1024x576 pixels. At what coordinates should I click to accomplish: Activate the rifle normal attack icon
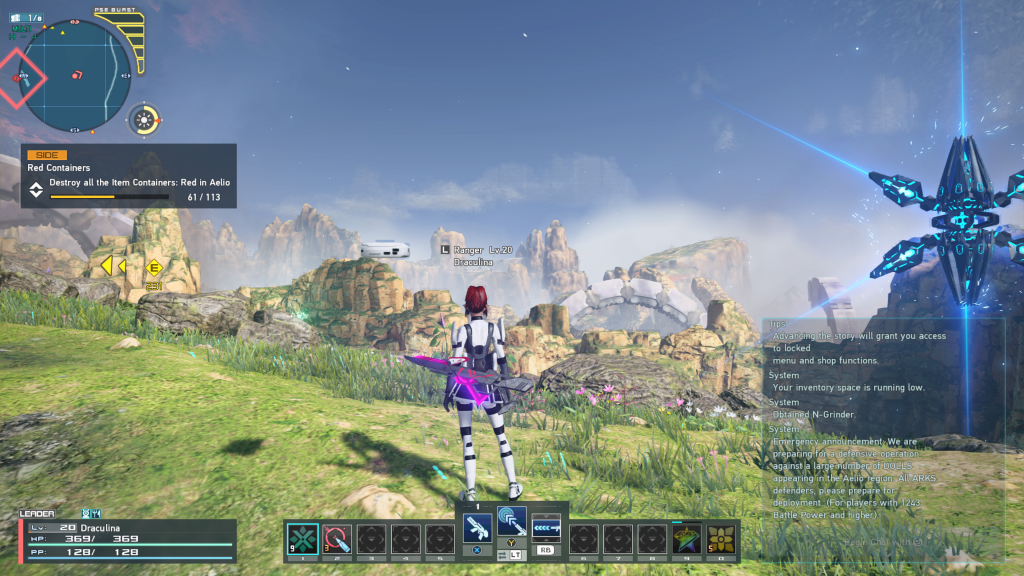coord(476,526)
